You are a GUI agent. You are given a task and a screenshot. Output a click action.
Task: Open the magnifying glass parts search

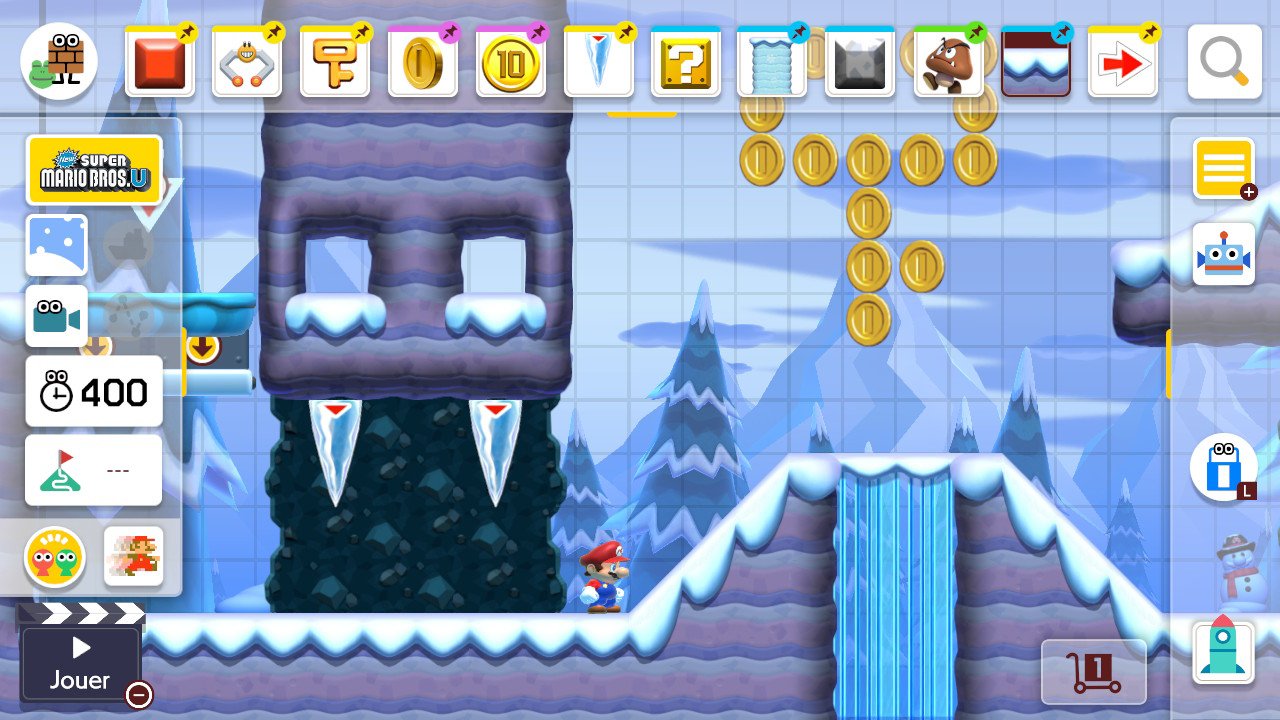[1224, 62]
